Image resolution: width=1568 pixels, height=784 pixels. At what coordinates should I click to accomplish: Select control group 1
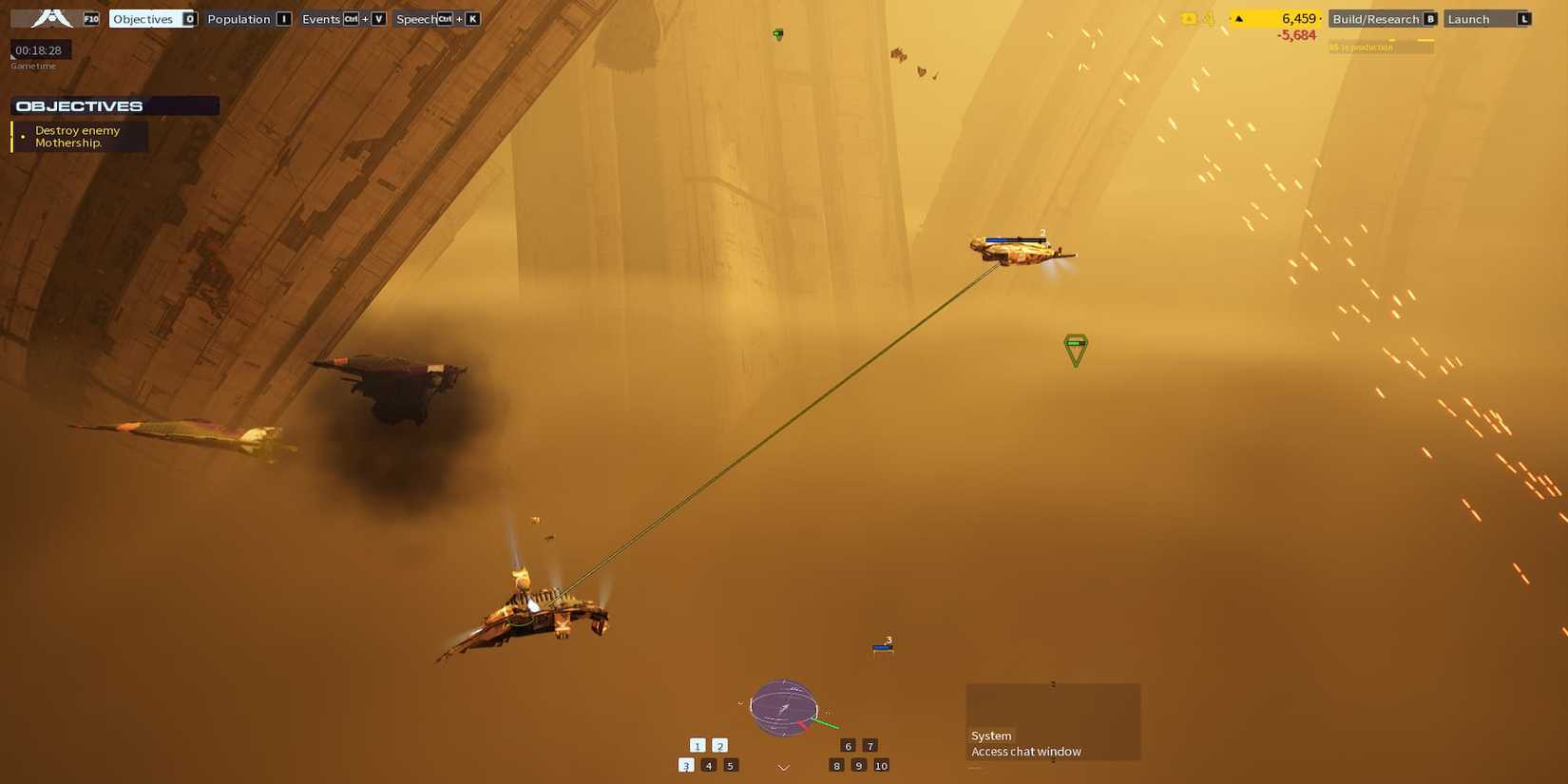point(698,745)
